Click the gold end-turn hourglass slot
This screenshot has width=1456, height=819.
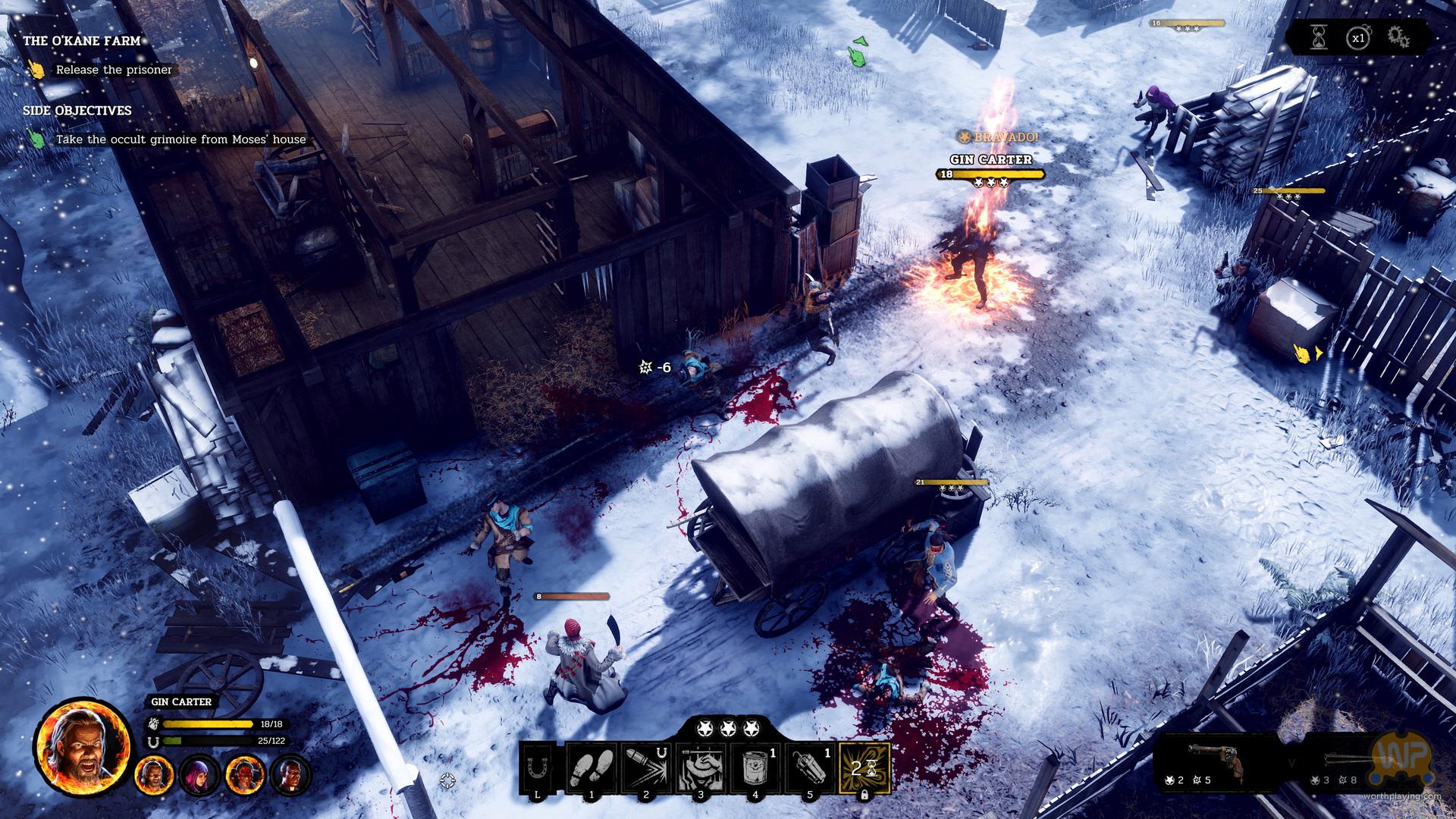(864, 768)
